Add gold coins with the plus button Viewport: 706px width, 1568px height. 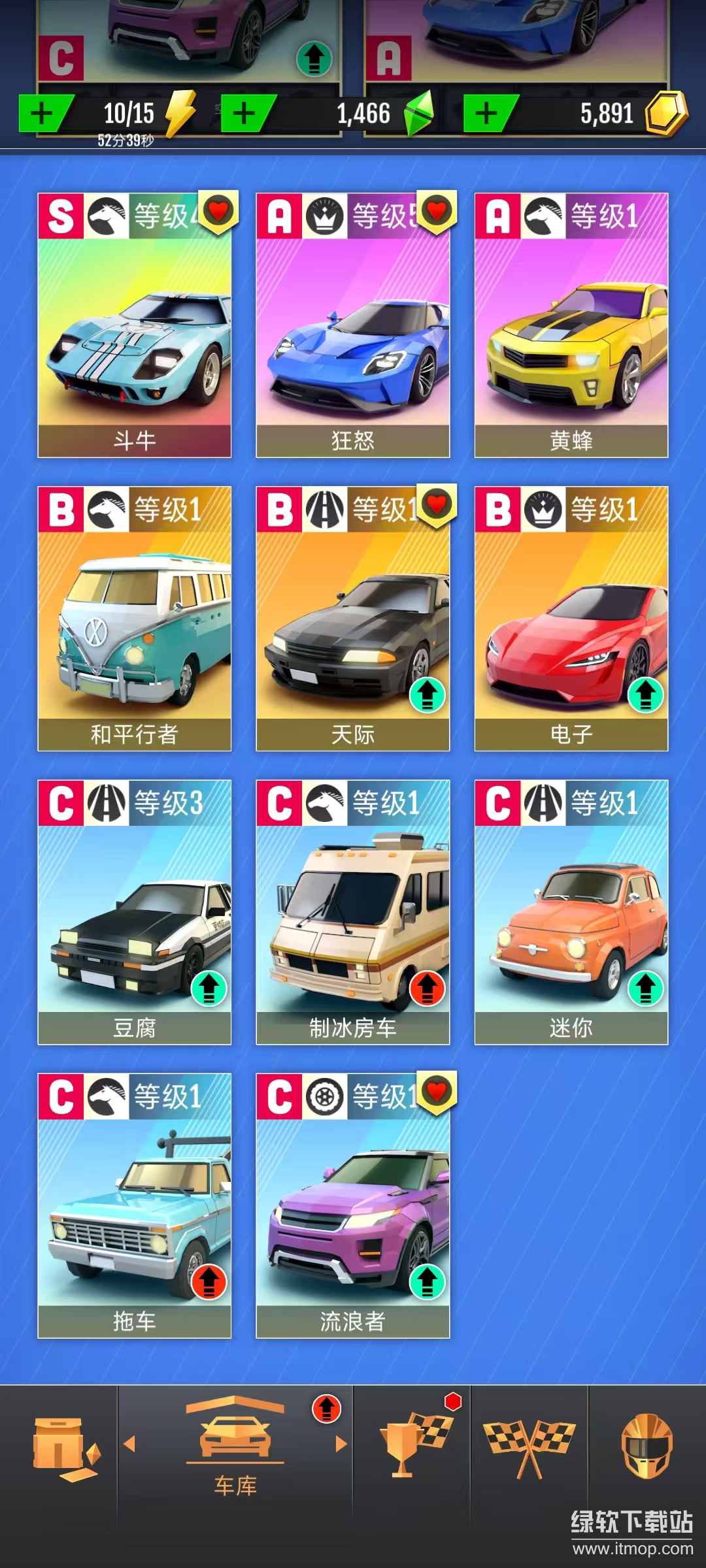[x=488, y=114]
